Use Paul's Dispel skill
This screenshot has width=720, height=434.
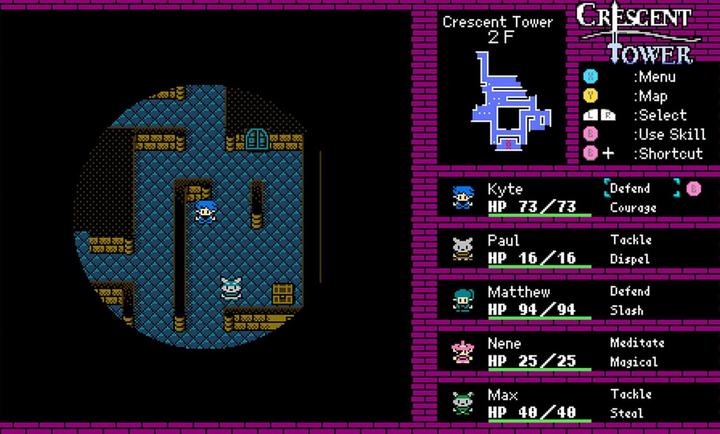(630, 259)
